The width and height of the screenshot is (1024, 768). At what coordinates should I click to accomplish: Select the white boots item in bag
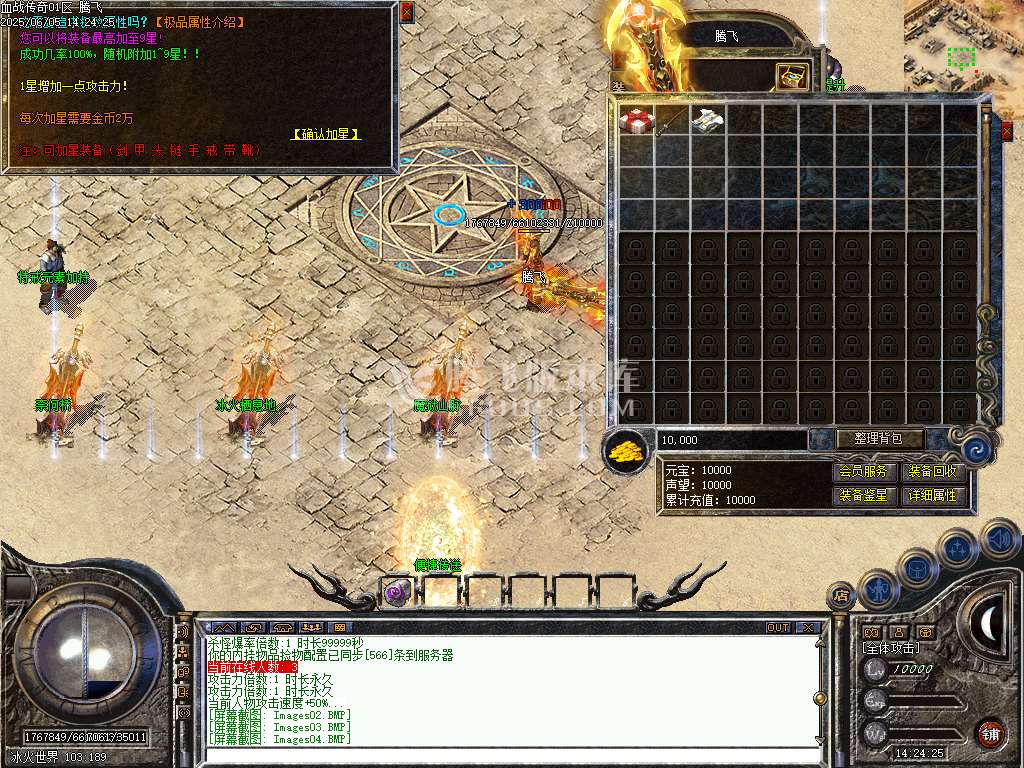tap(708, 120)
